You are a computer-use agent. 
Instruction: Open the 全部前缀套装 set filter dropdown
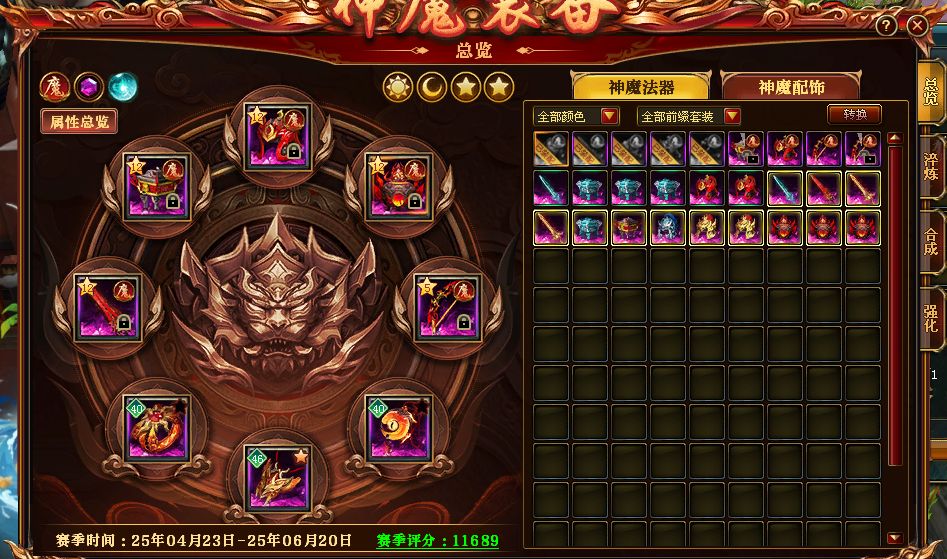click(x=689, y=117)
